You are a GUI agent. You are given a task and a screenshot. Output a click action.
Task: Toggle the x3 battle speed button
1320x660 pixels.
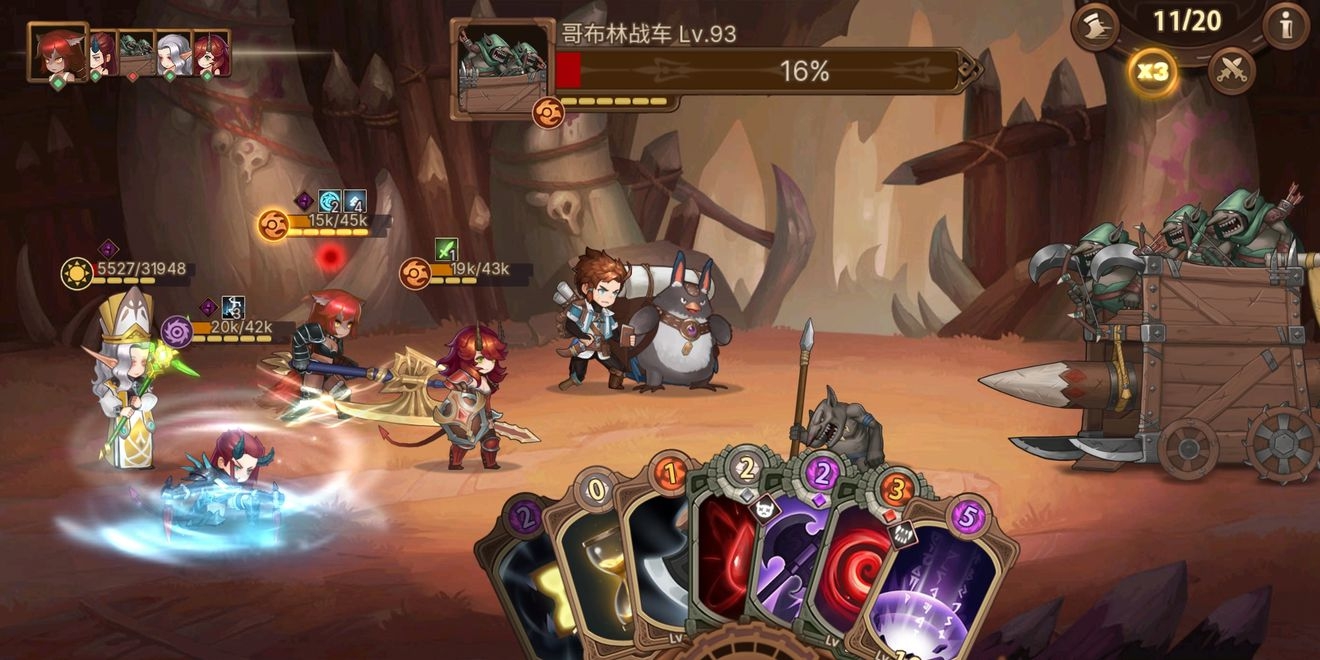pyautogui.click(x=1152, y=72)
